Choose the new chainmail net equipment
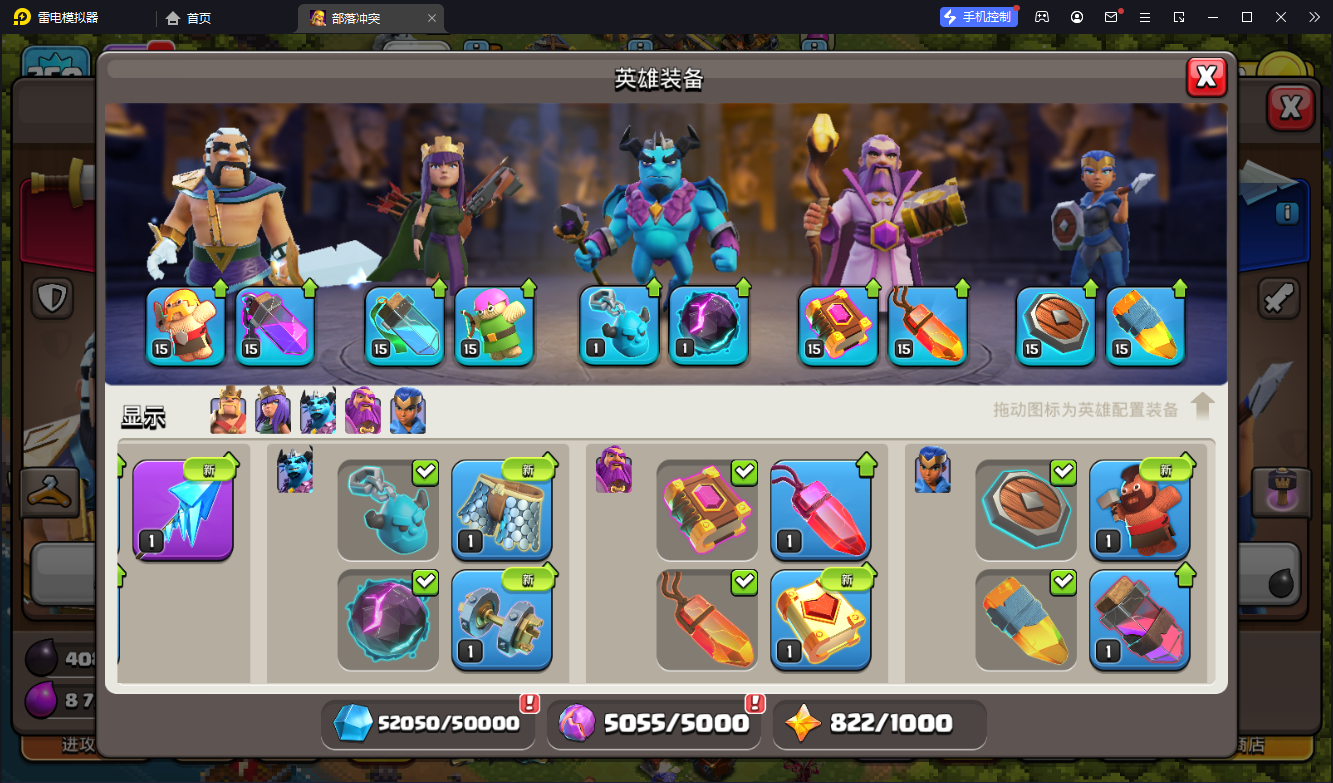 tap(502, 509)
